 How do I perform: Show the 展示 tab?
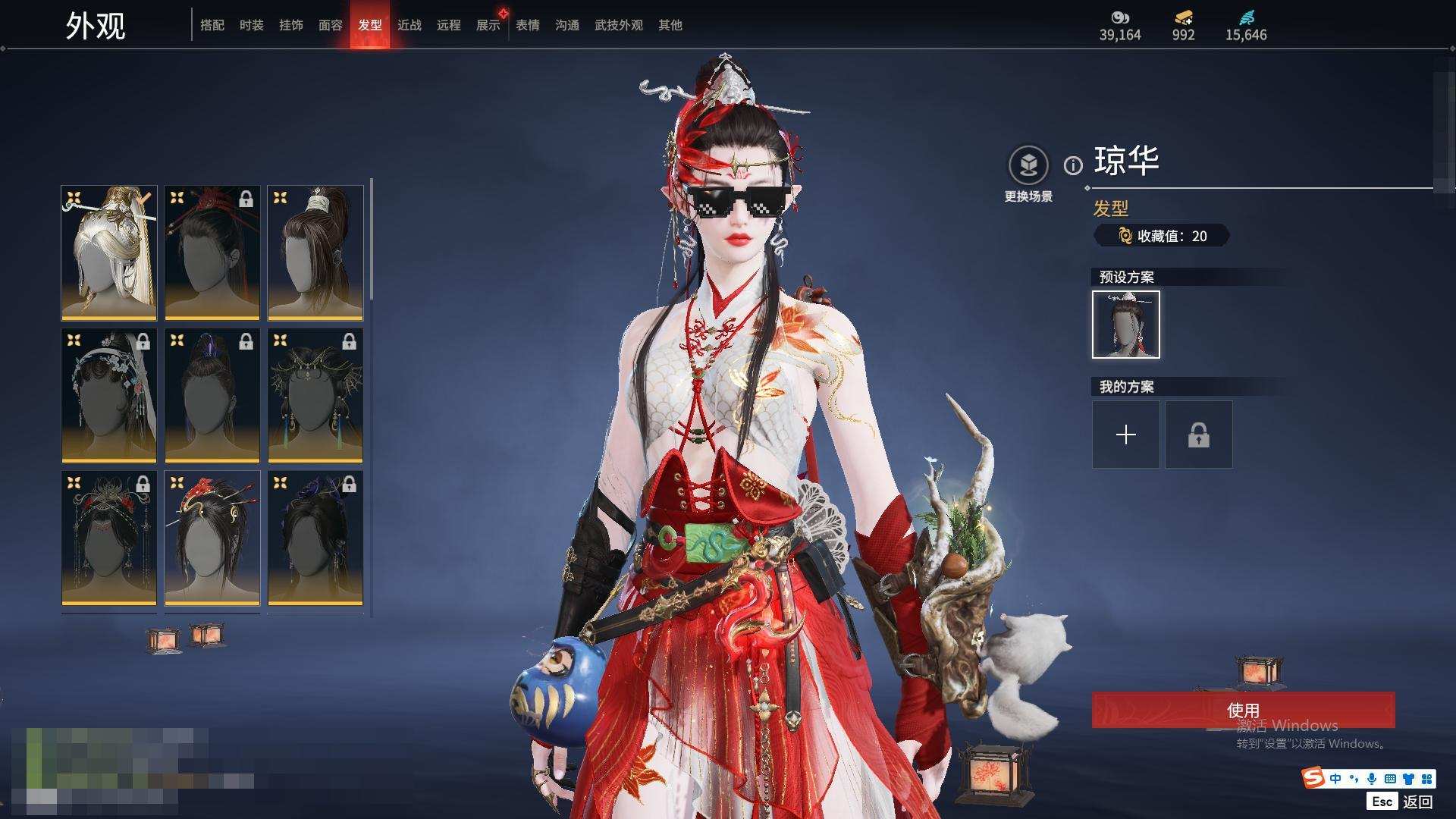coord(488,25)
